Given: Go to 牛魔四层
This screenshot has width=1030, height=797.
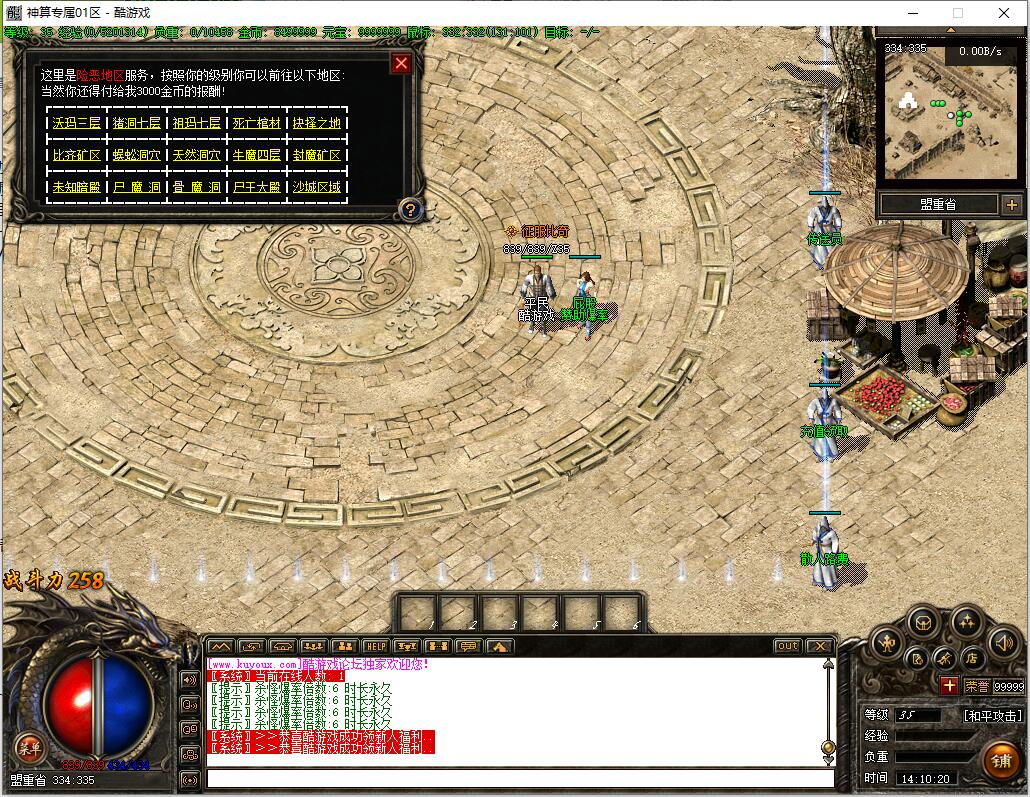Looking at the screenshot, I should tap(257, 155).
